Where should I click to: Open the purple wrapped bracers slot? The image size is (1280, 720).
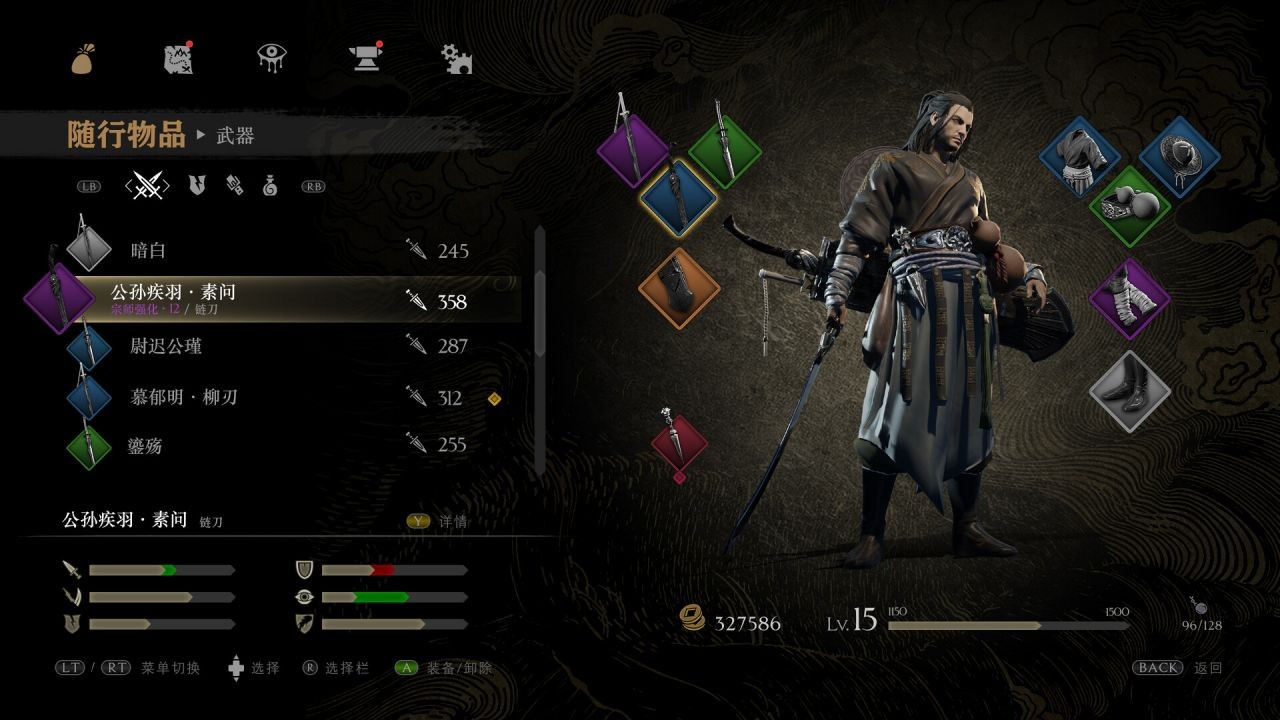(x=1129, y=298)
